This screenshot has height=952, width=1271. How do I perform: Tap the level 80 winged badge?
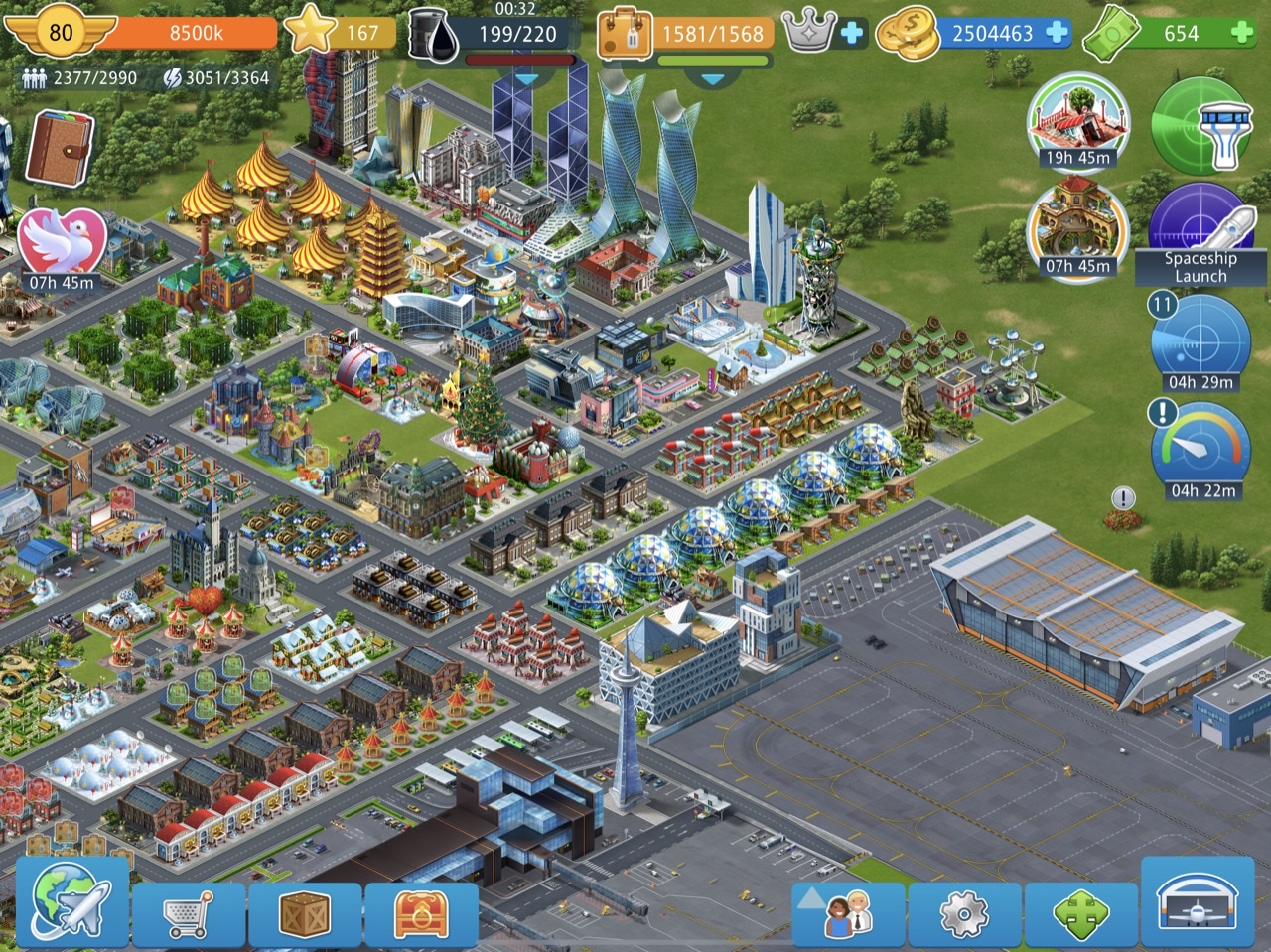[x=61, y=33]
